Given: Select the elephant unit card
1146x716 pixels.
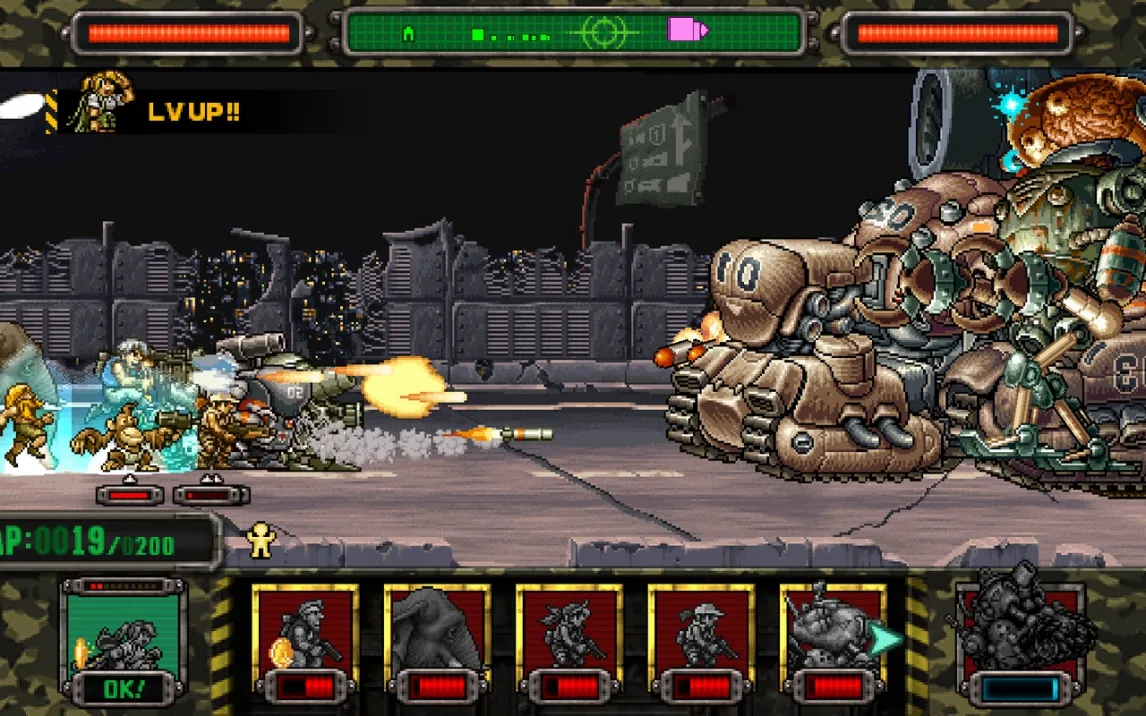Looking at the screenshot, I should [437, 638].
